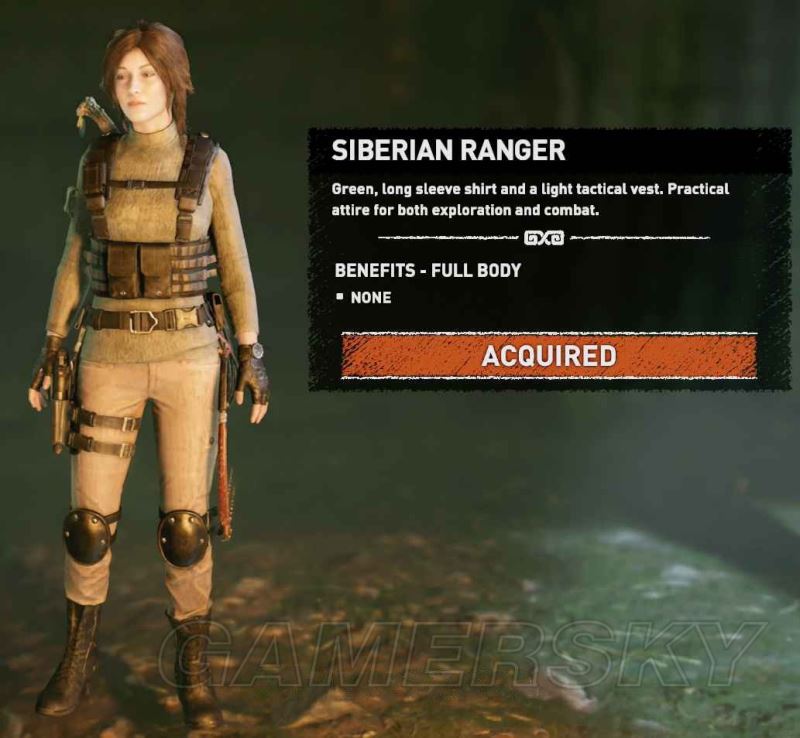Click the orange ACQUIRED button

548,356
